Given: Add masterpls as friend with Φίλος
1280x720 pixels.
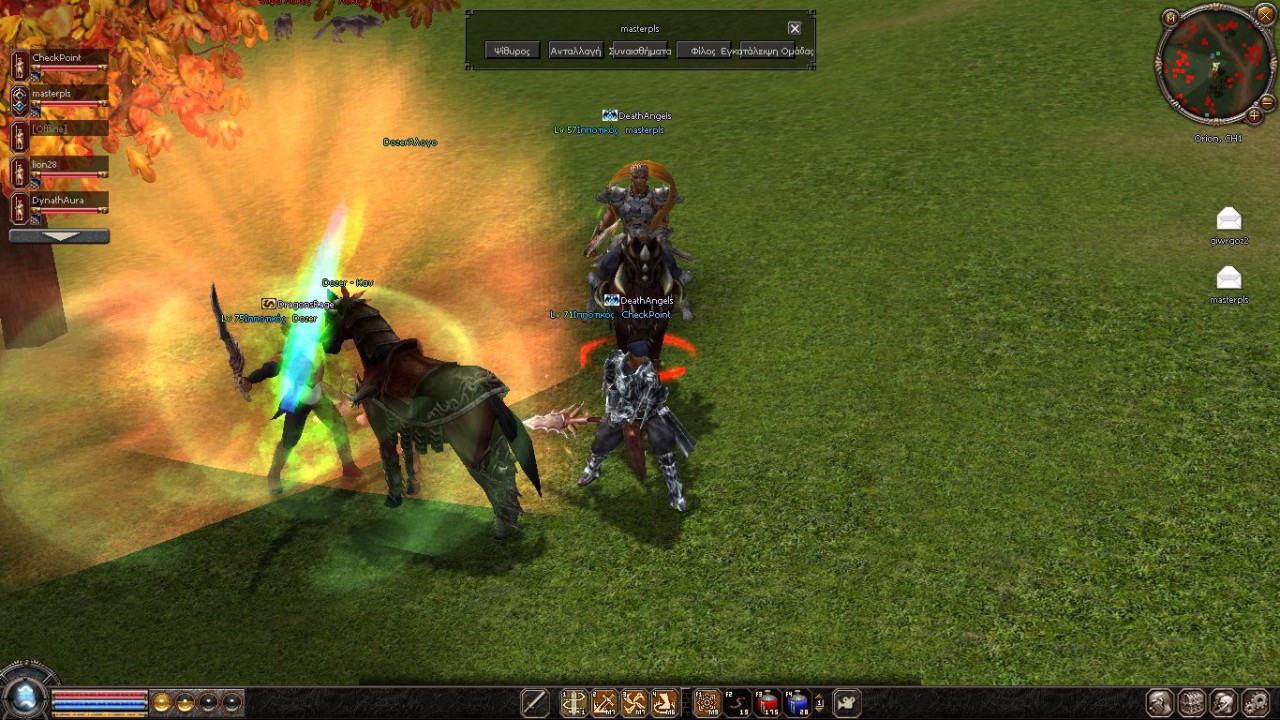Looking at the screenshot, I should coord(703,51).
